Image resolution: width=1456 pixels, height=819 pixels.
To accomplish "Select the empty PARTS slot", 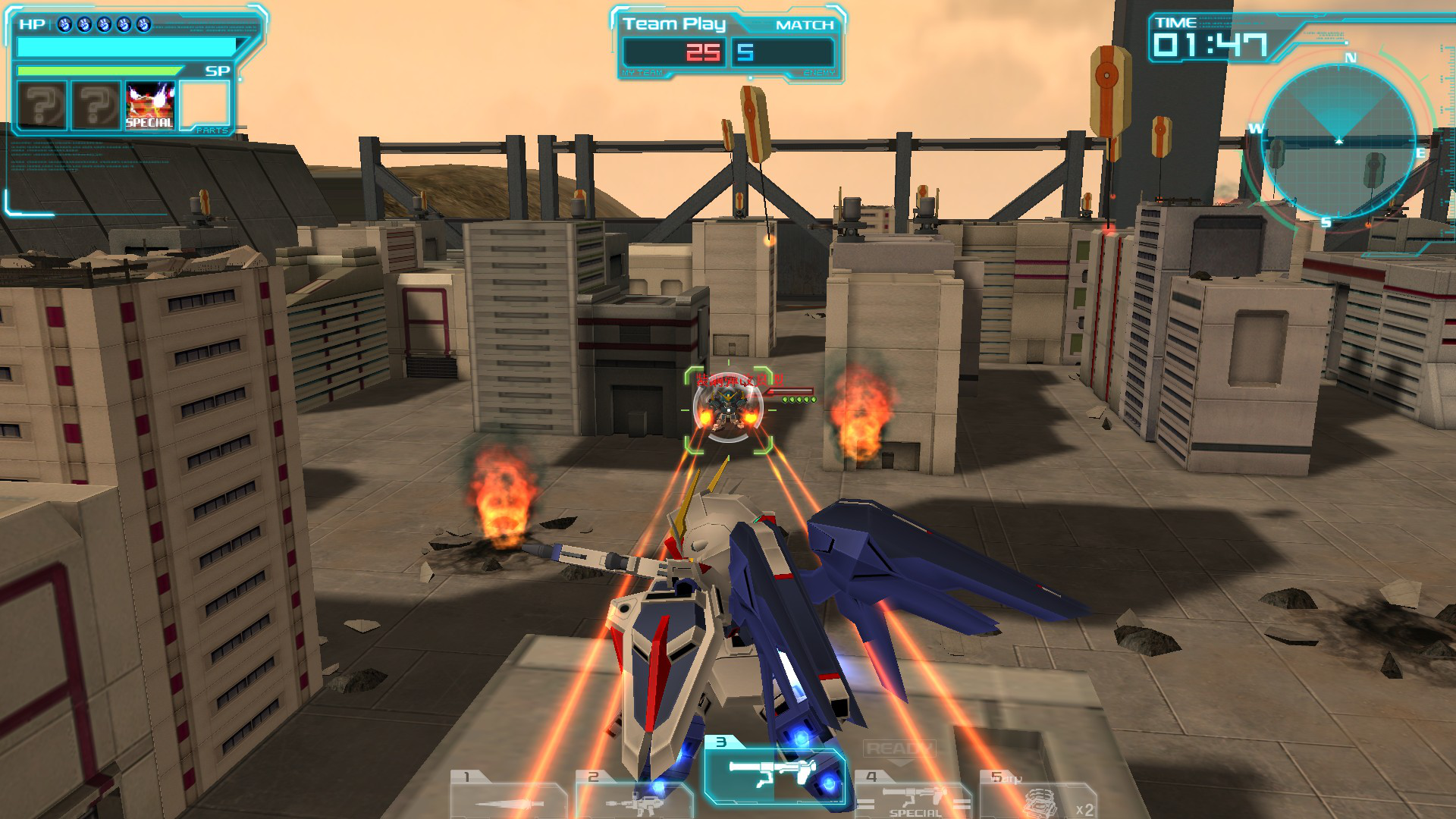I will pyautogui.click(x=205, y=105).
